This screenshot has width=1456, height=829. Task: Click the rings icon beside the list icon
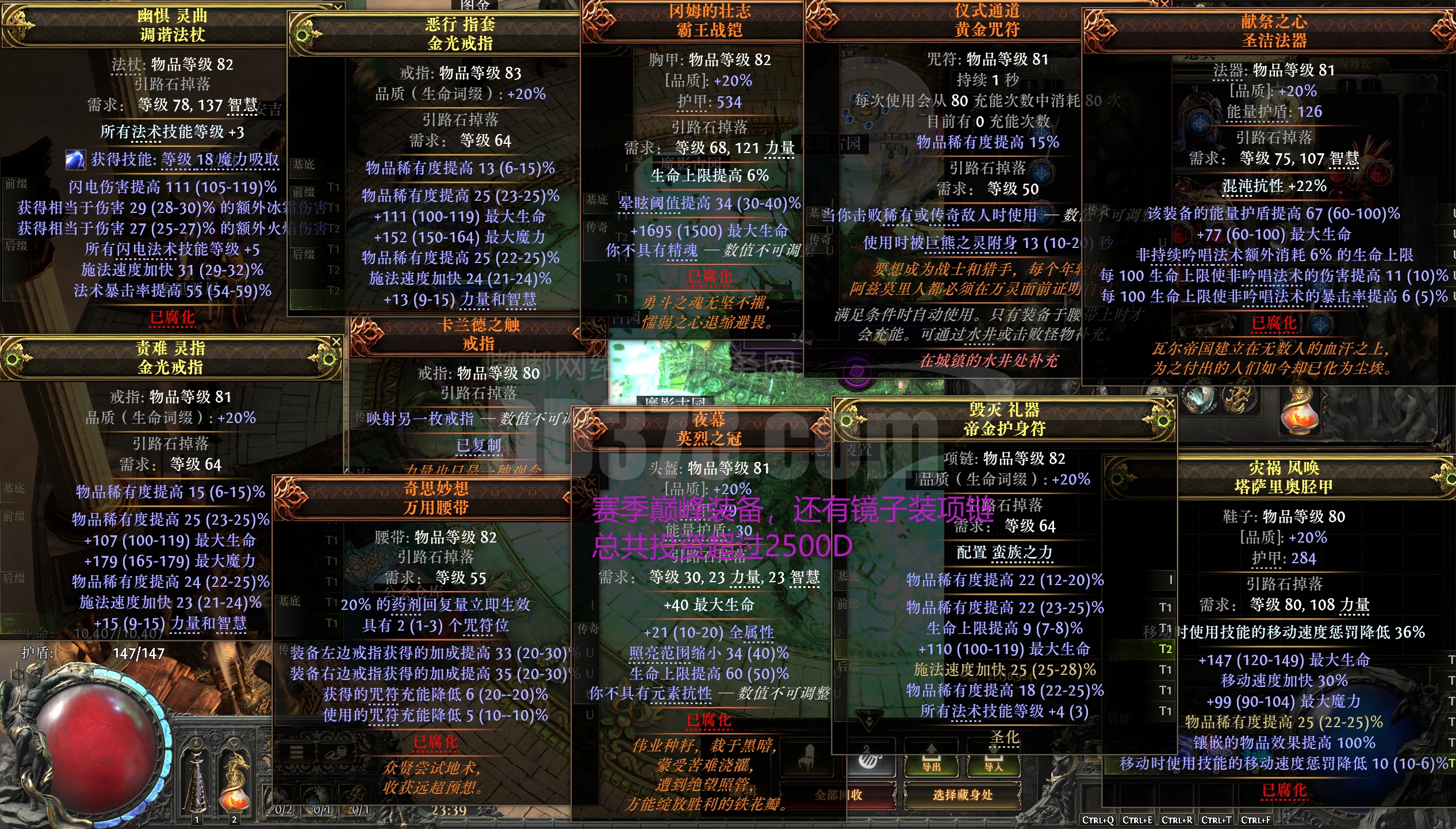click(336, 752)
